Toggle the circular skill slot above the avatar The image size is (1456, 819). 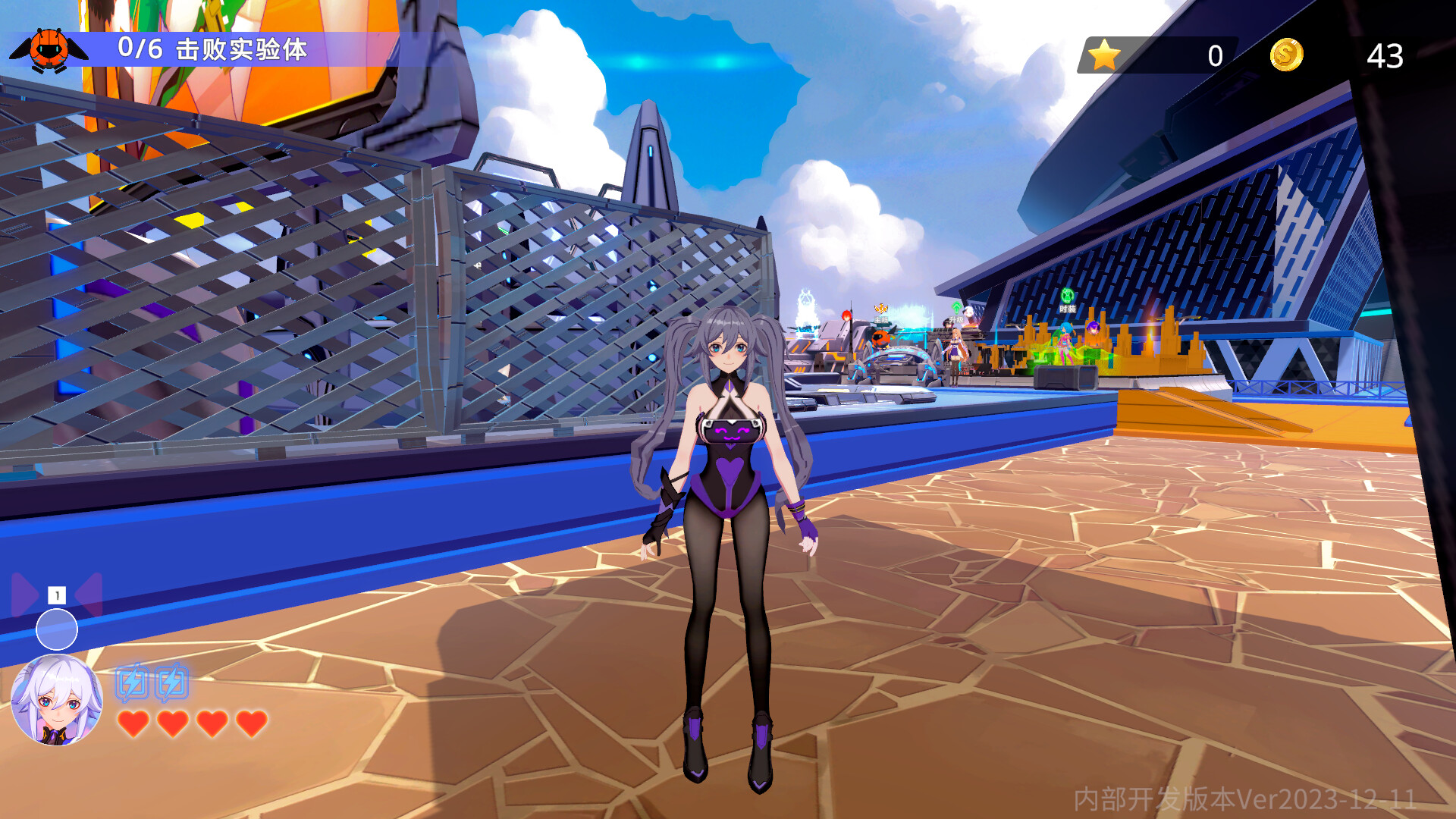click(57, 629)
